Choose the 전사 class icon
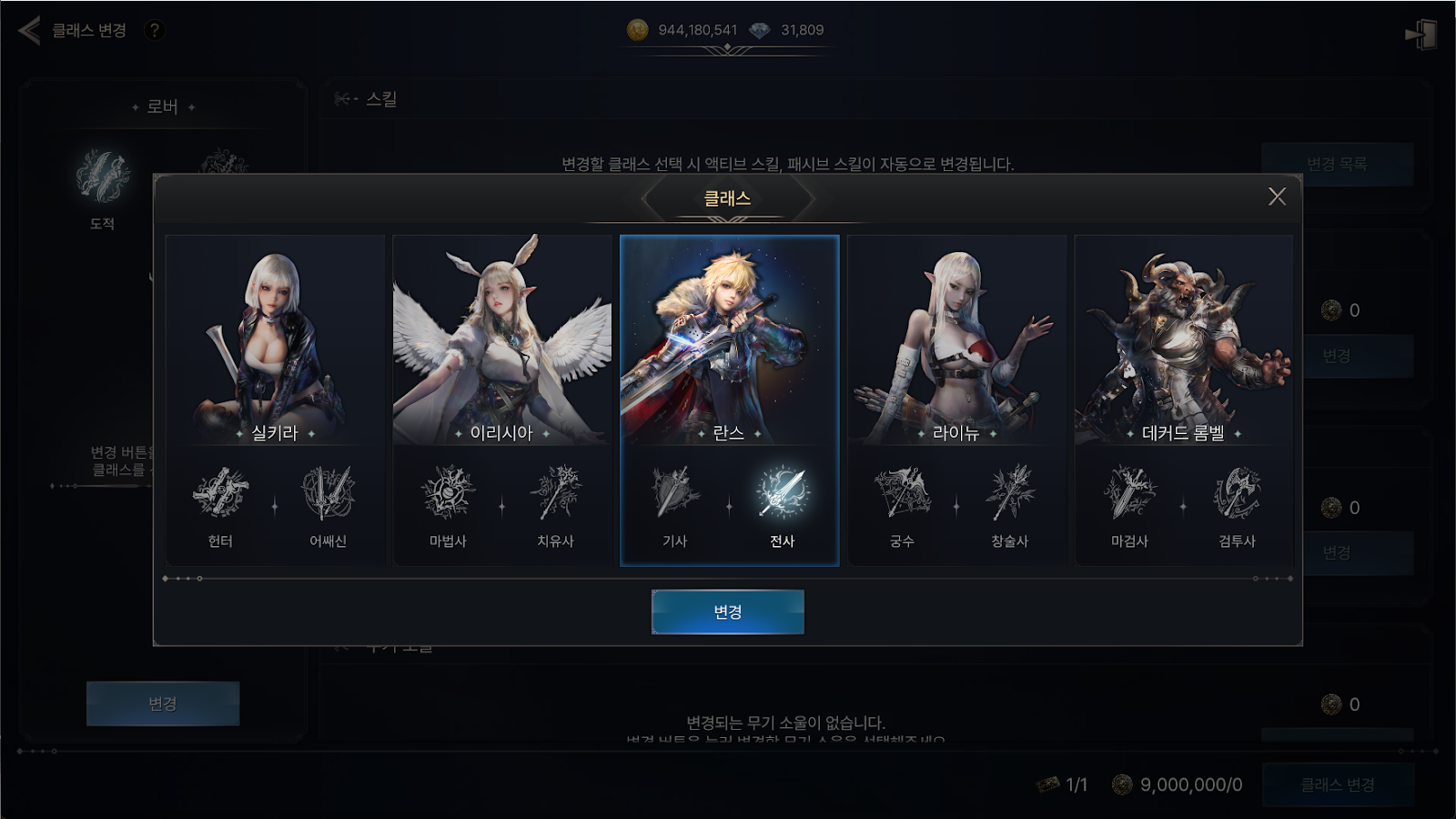The height and width of the screenshot is (819, 1456). (783, 494)
